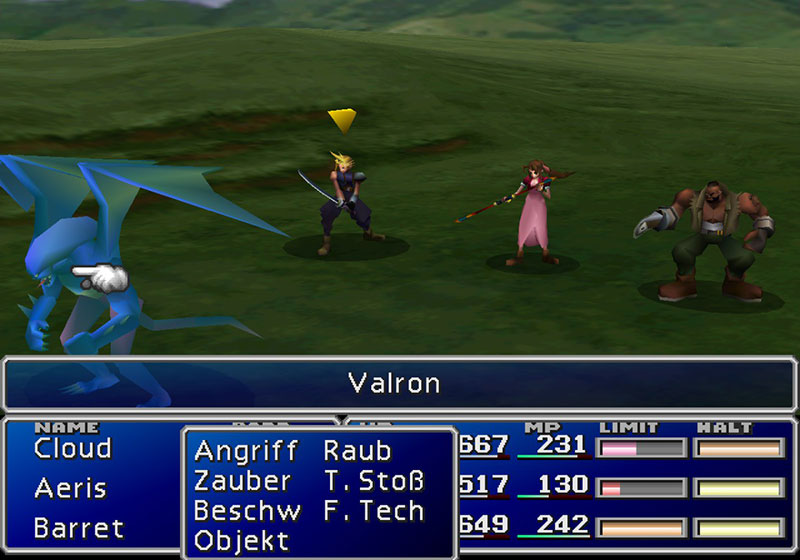Select Zauber from the battle menu
This screenshot has height=560, width=800.
(243, 481)
